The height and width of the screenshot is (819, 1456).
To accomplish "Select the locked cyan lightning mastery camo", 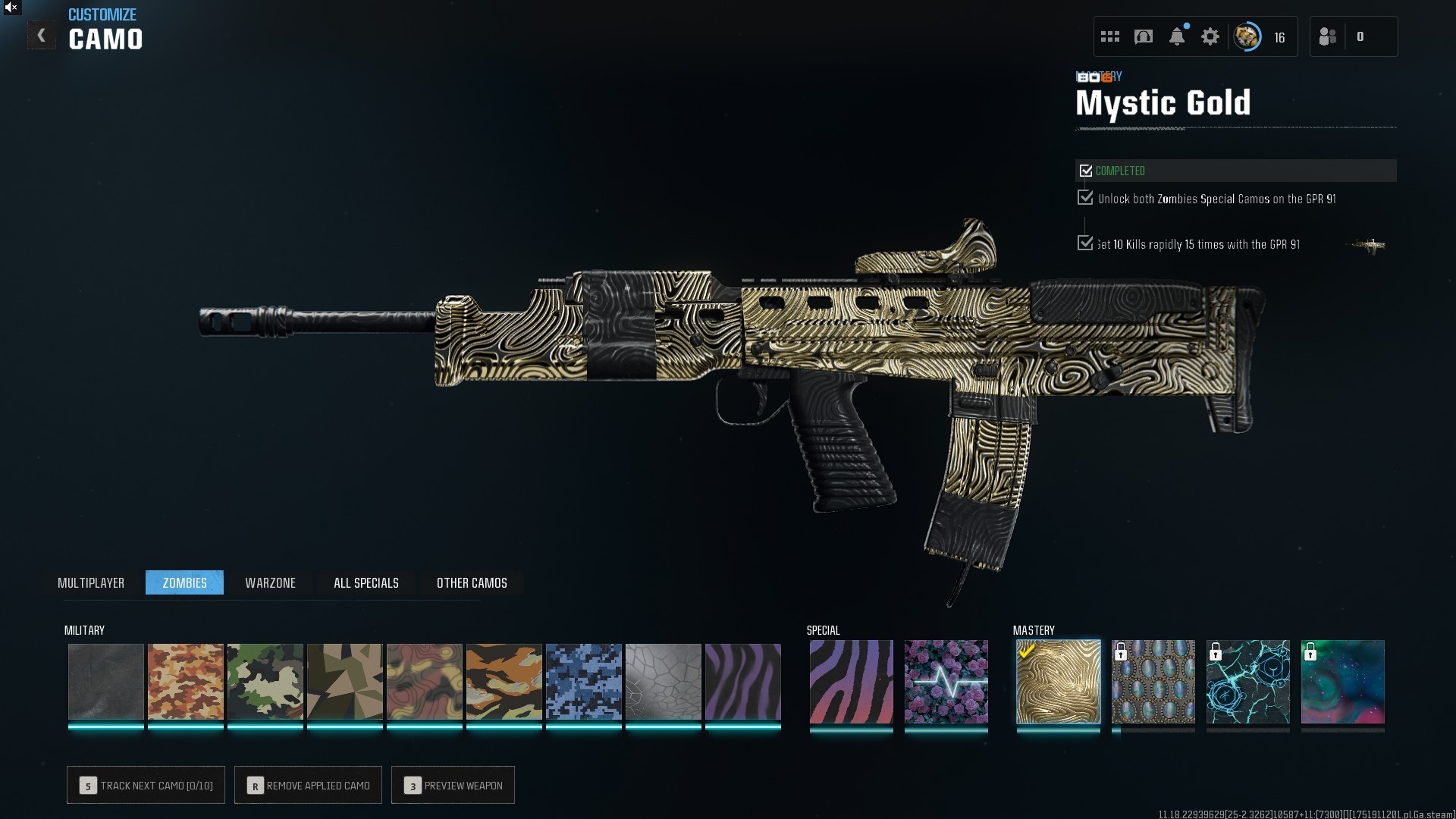I will pyautogui.click(x=1247, y=681).
